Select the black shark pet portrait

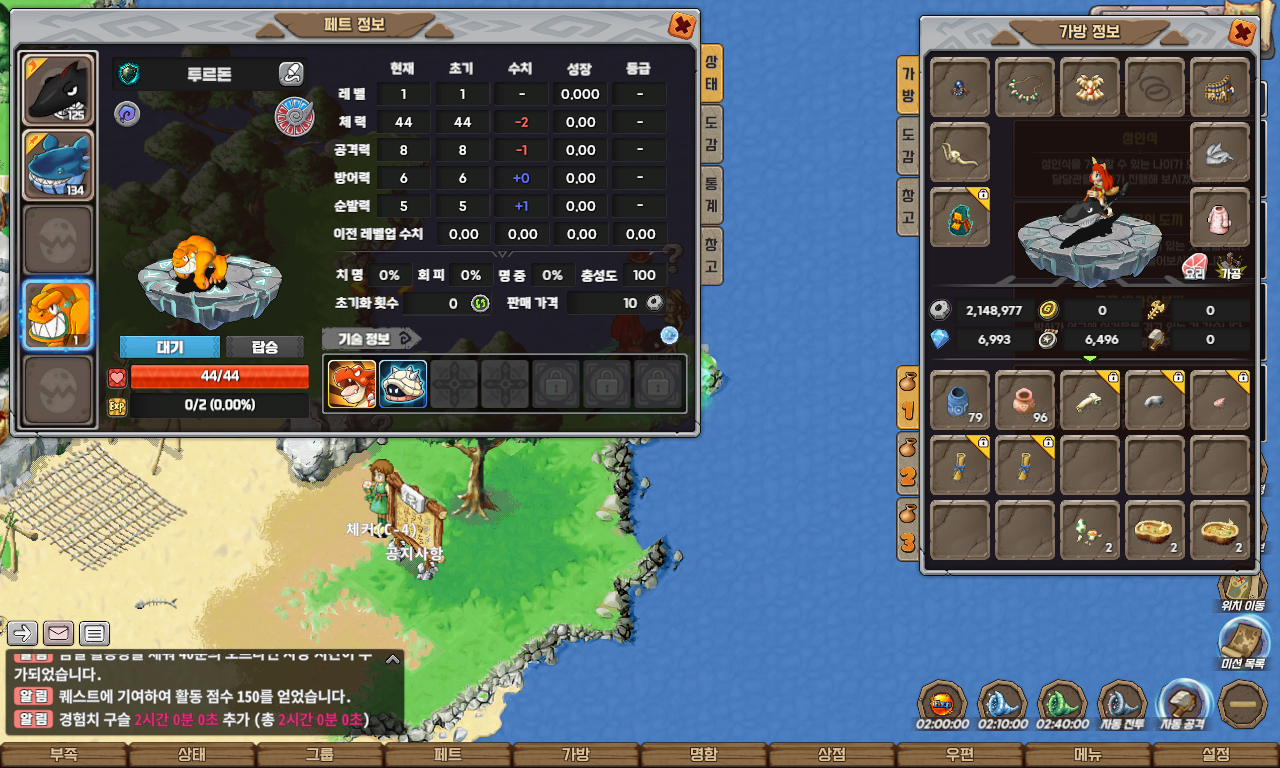58,89
